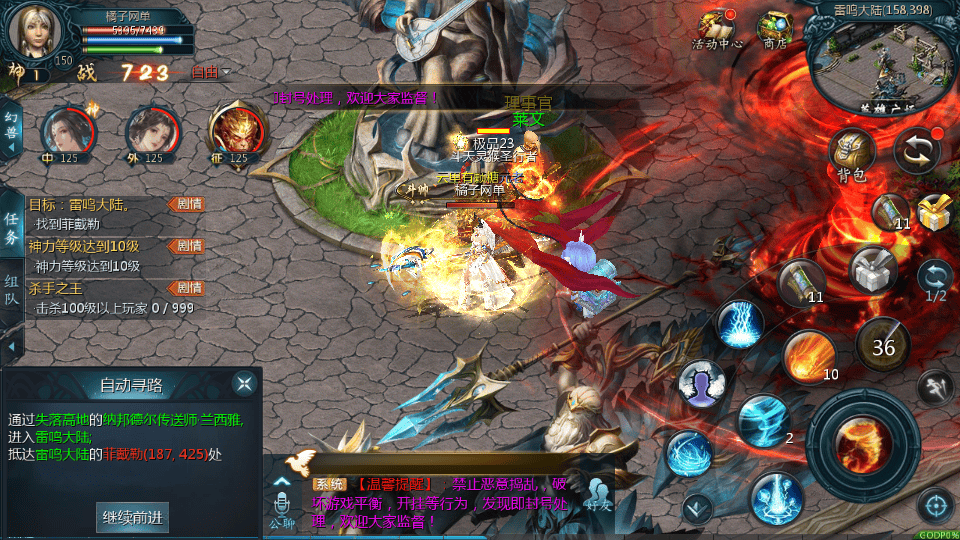Select the monkey king 征 pet portrait

coord(236,131)
